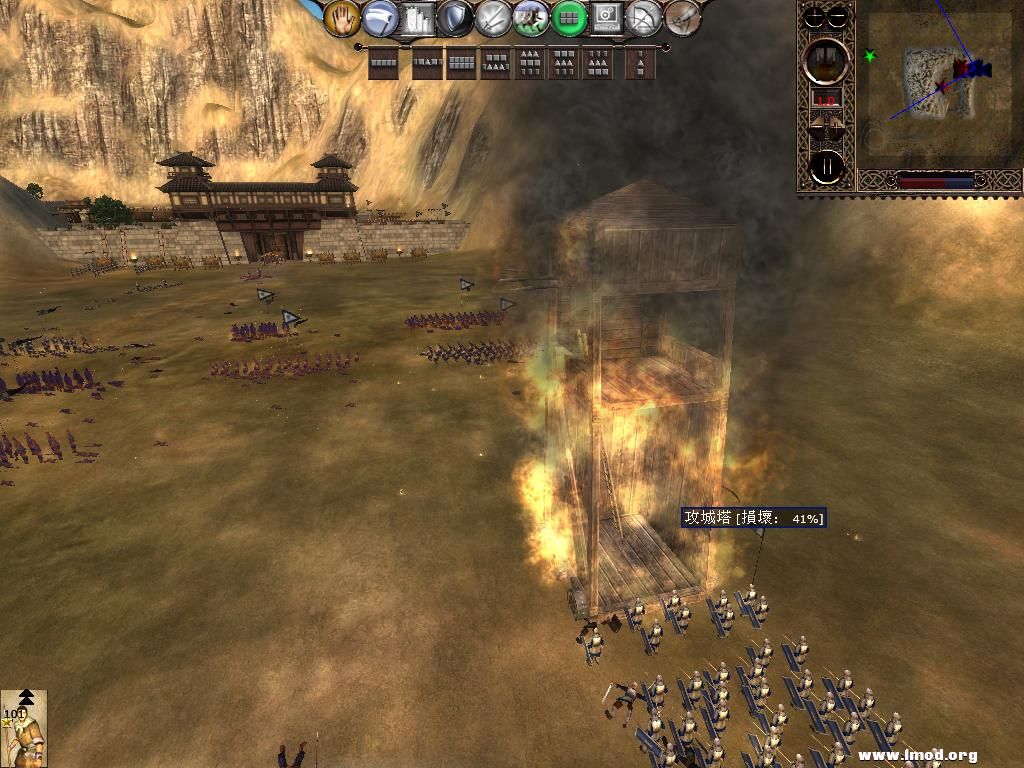The width and height of the screenshot is (1024, 768).
Task: Click the open hand halt order button
Action: (342, 17)
